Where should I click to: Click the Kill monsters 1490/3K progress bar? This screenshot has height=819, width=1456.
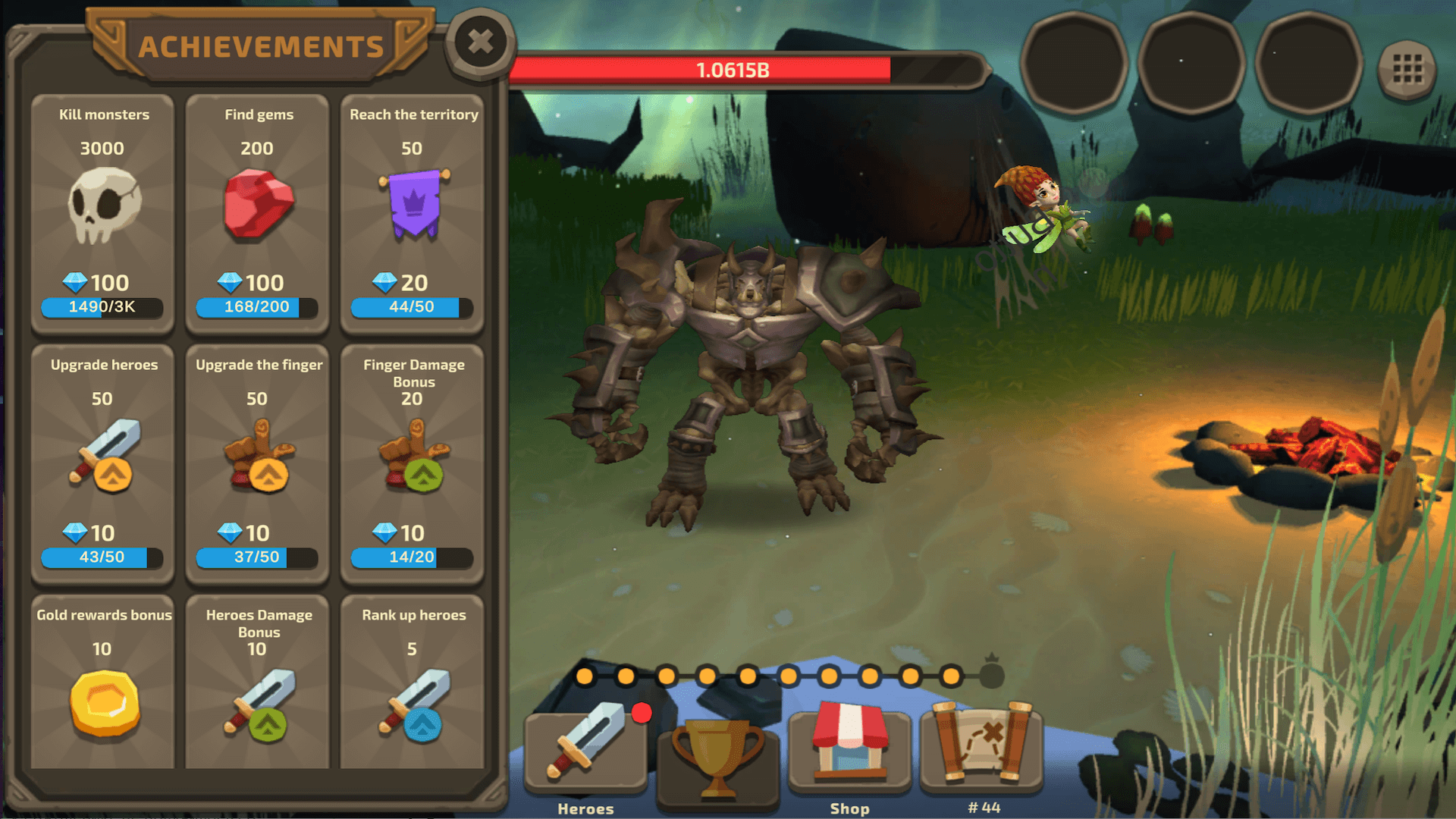(103, 308)
